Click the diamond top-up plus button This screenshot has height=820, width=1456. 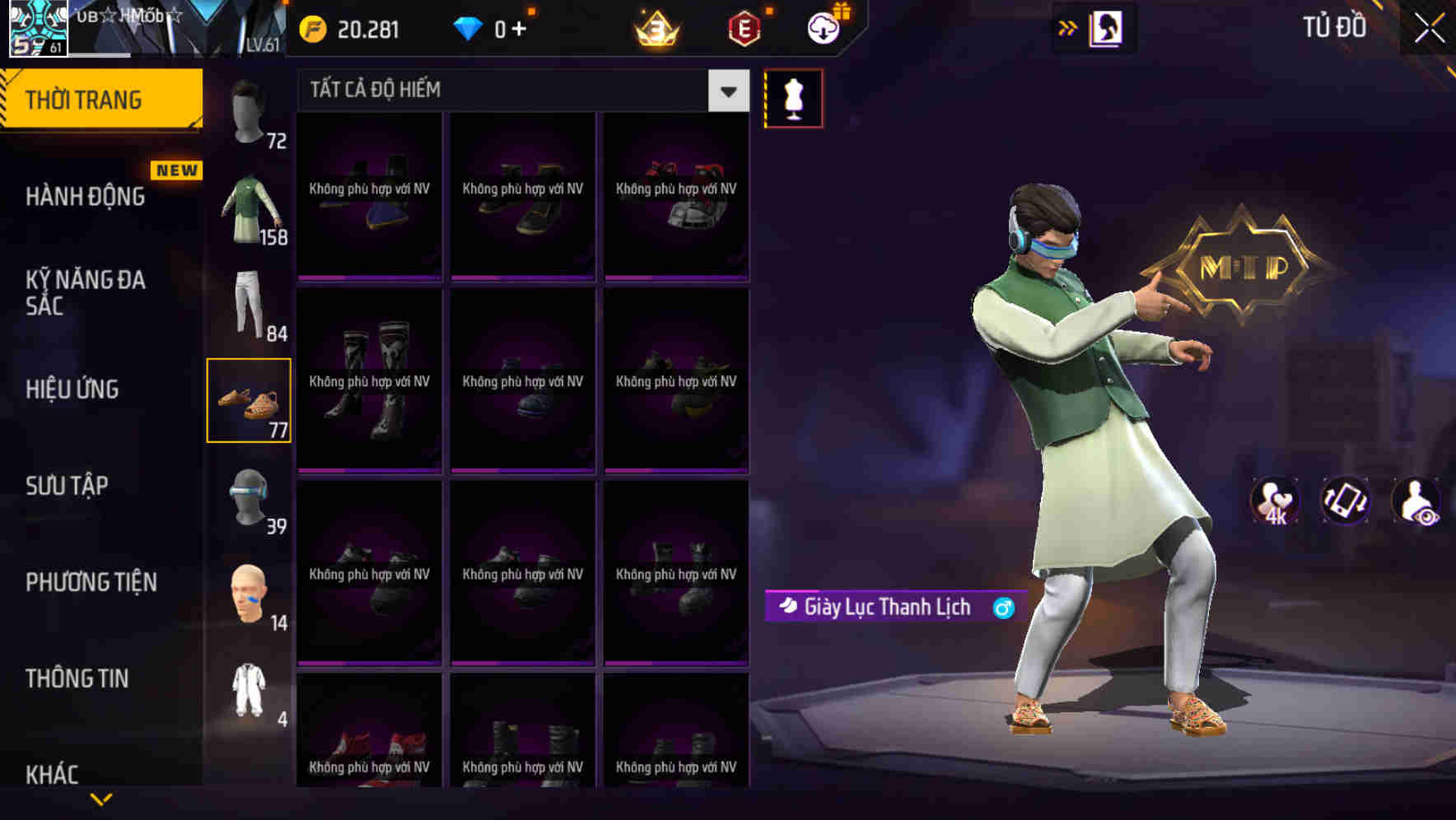tap(519, 27)
